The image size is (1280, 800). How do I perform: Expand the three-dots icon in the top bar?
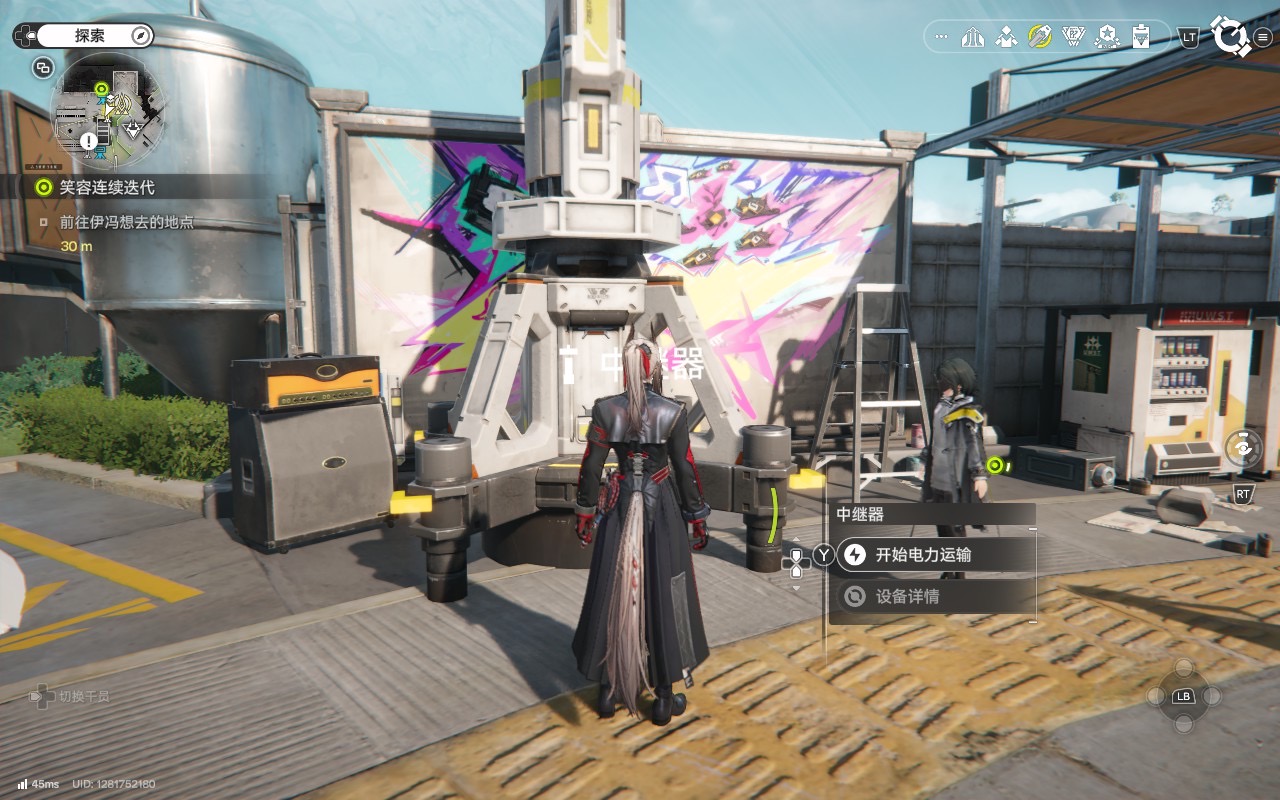[940, 37]
